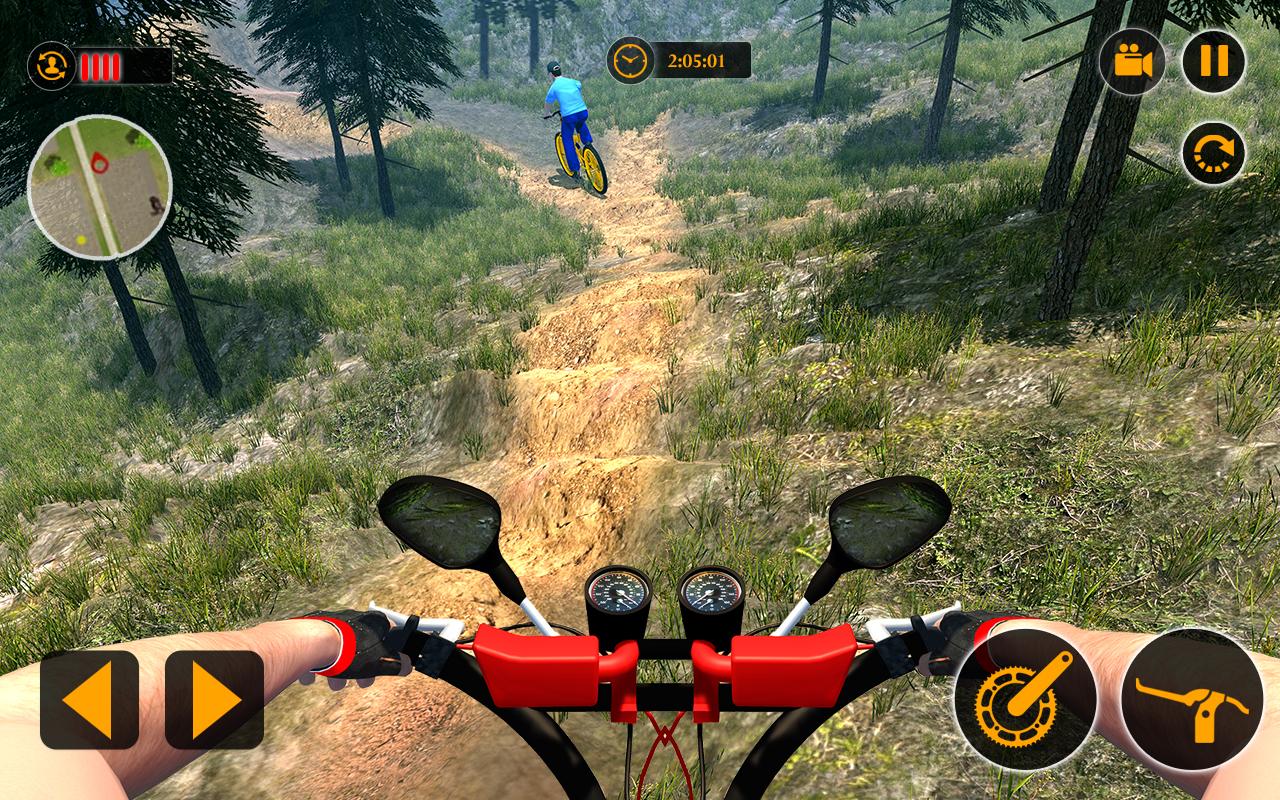Viewport: 1280px width, 800px height.
Task: Steer left with the left arrow button
Action: (x=89, y=699)
